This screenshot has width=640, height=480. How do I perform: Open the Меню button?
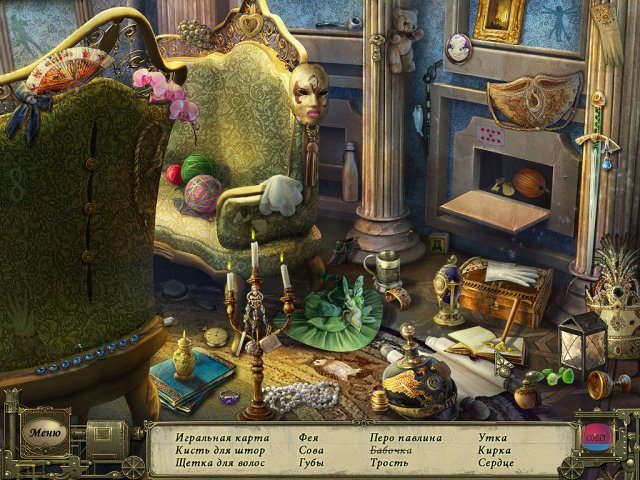(x=45, y=433)
